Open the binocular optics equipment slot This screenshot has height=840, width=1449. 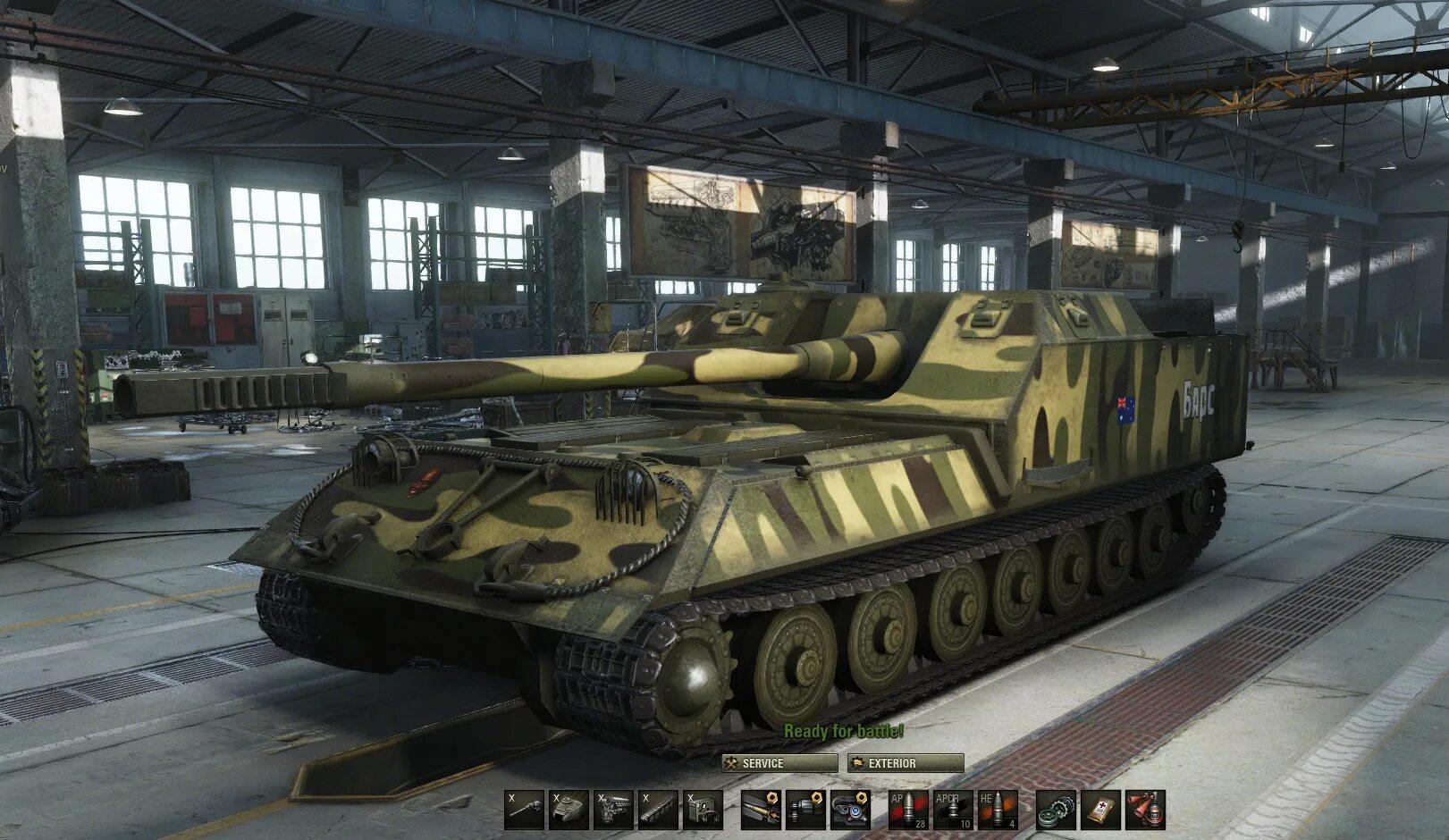850,810
